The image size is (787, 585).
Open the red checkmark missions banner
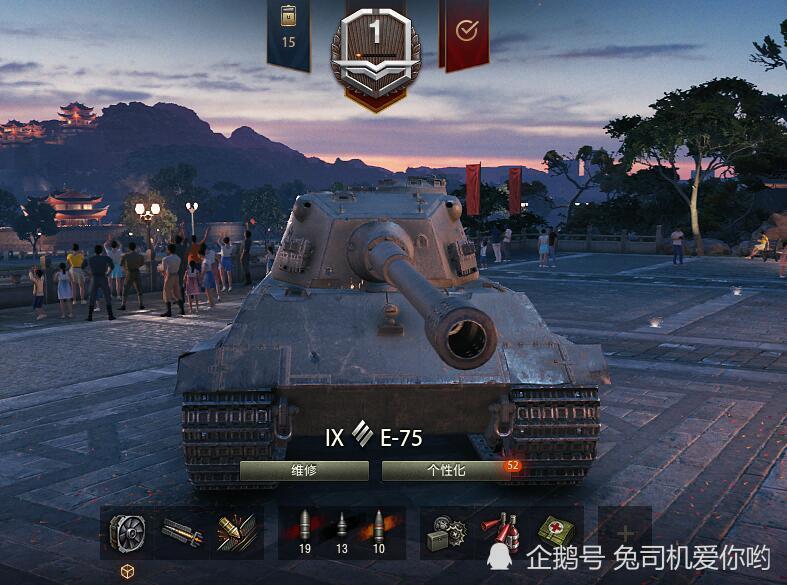(x=465, y=32)
